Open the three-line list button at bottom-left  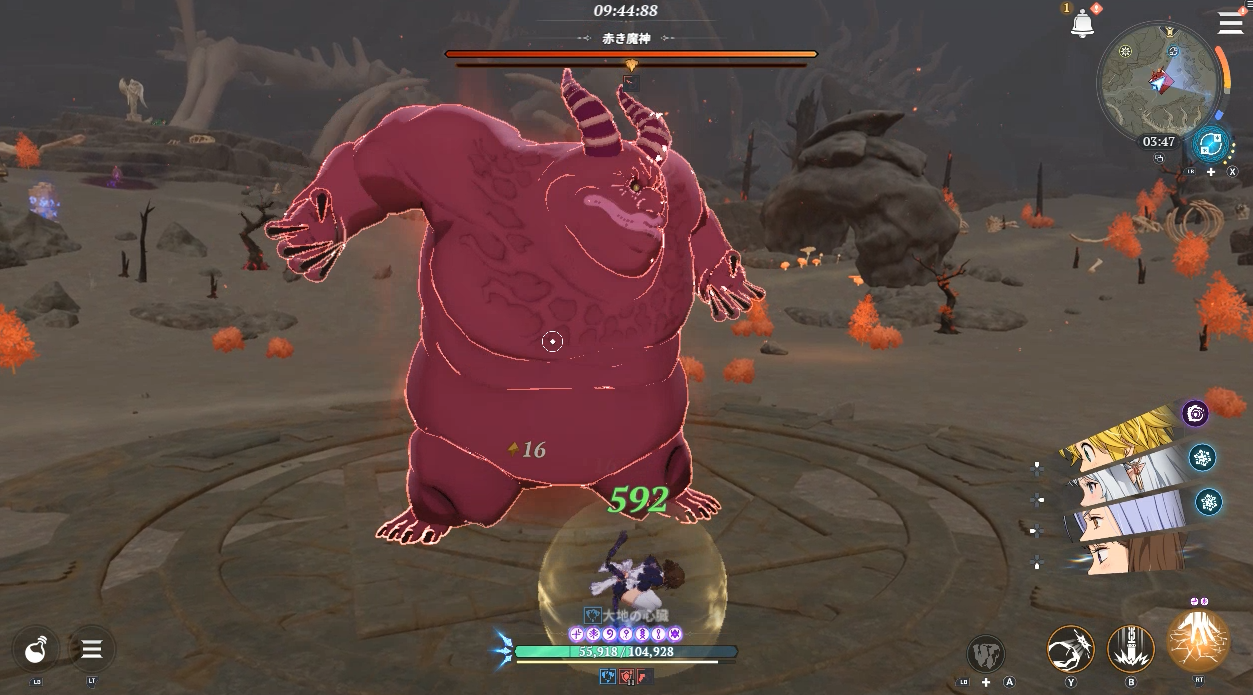pyautogui.click(x=91, y=650)
